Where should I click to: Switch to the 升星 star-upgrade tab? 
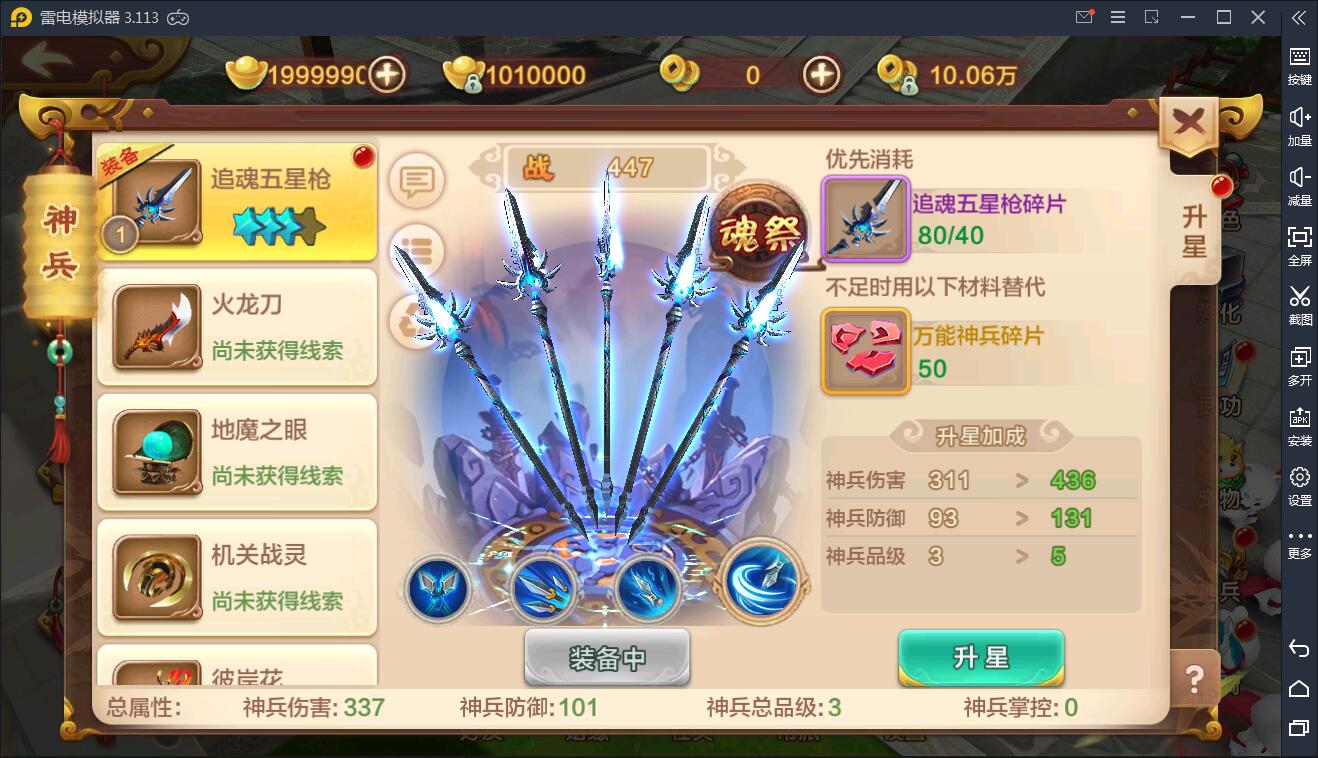[1194, 230]
